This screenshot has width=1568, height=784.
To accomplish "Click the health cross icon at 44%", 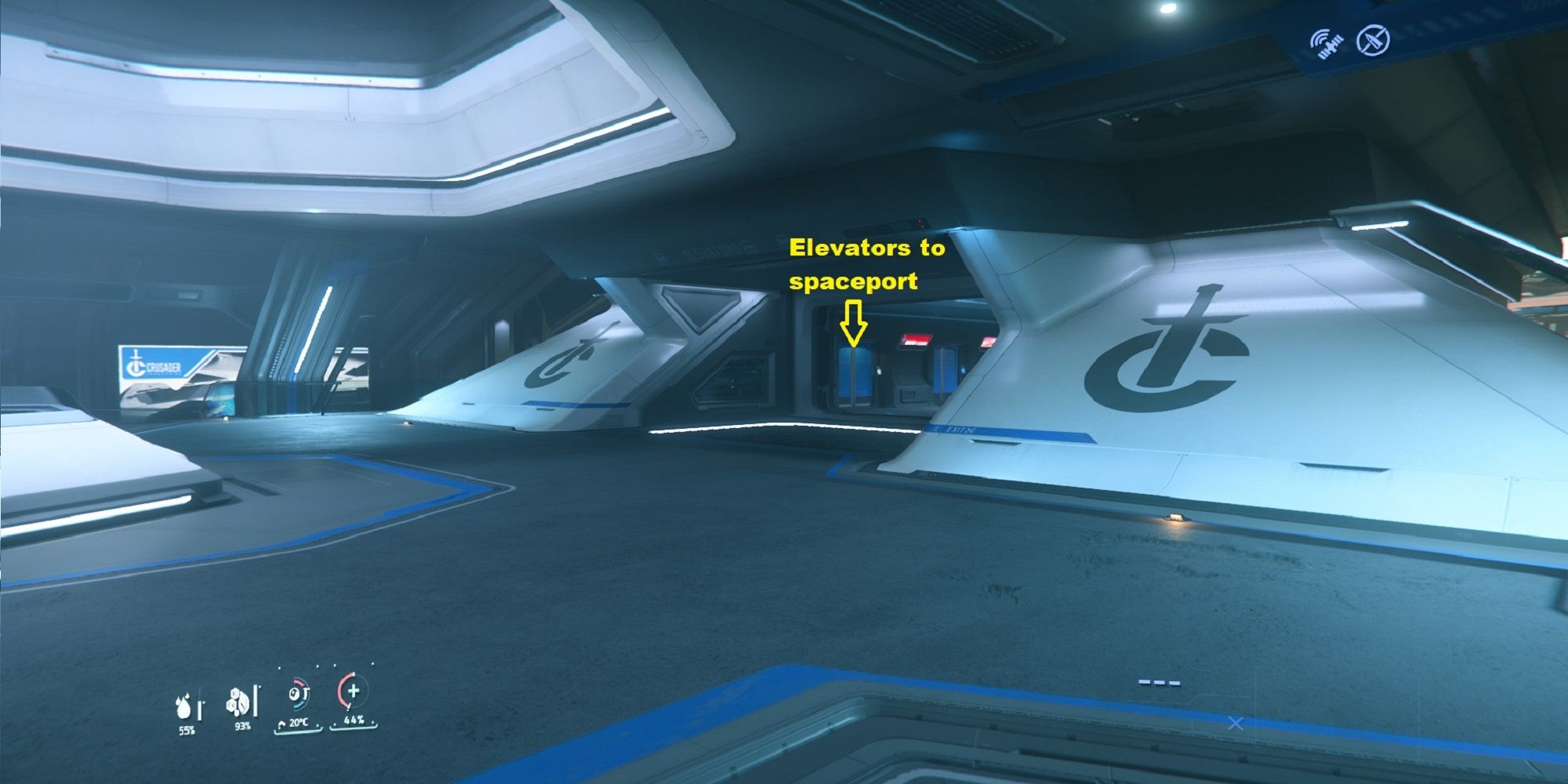I will coord(353,693).
